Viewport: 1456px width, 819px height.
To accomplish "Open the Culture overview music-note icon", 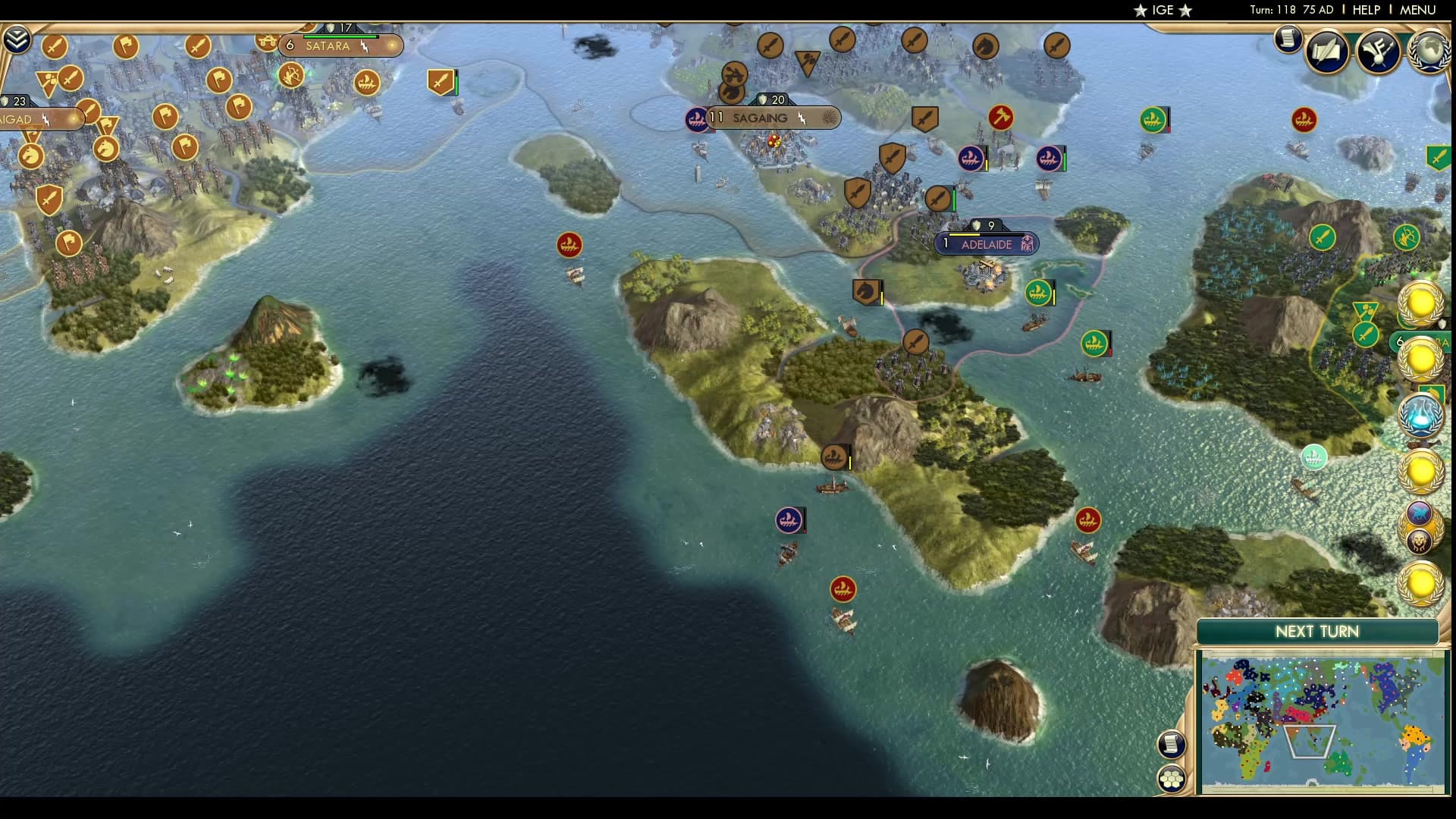I will click(x=1378, y=52).
